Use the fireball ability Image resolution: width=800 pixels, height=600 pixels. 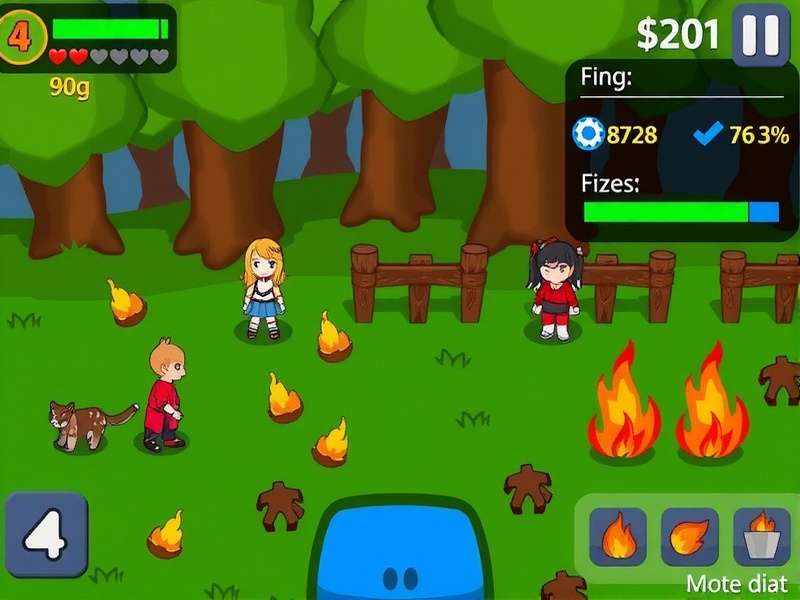click(689, 537)
